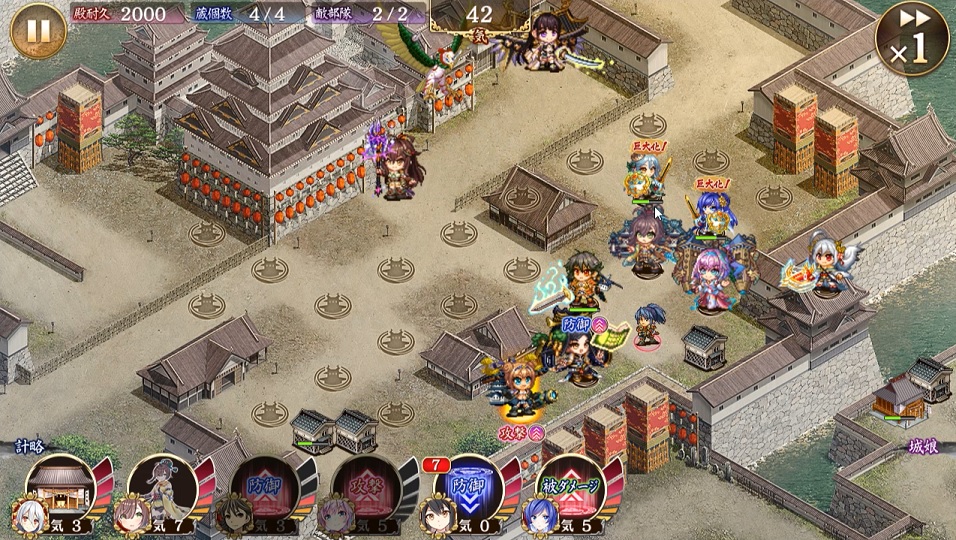The height and width of the screenshot is (540, 956).
Task: Activate the shrine building stratagem
Action: (x=59, y=489)
